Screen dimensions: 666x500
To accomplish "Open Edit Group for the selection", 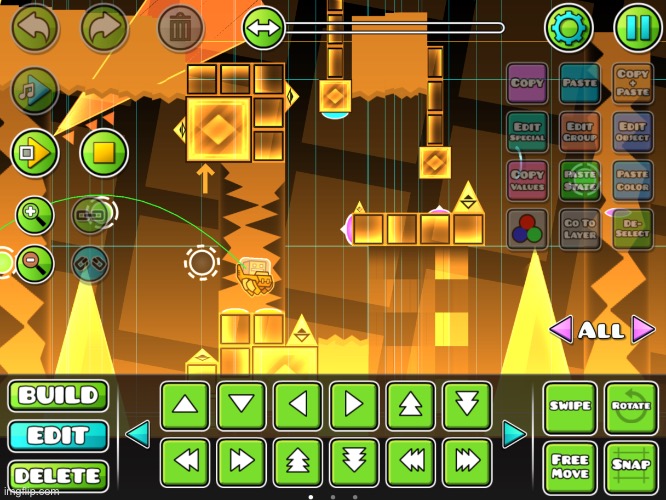I will pos(580,131).
